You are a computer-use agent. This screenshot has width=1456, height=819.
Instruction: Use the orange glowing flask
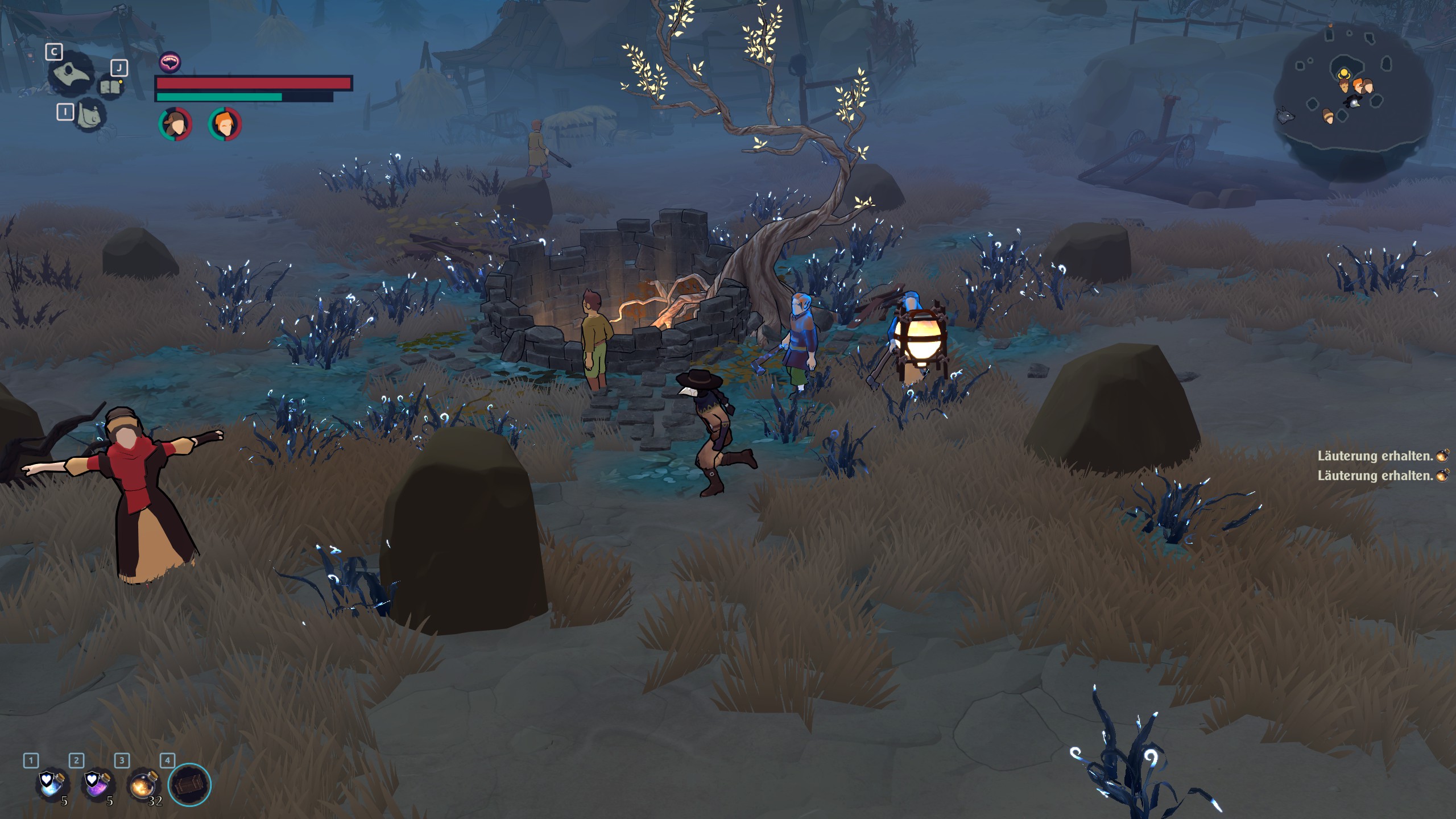(x=142, y=785)
